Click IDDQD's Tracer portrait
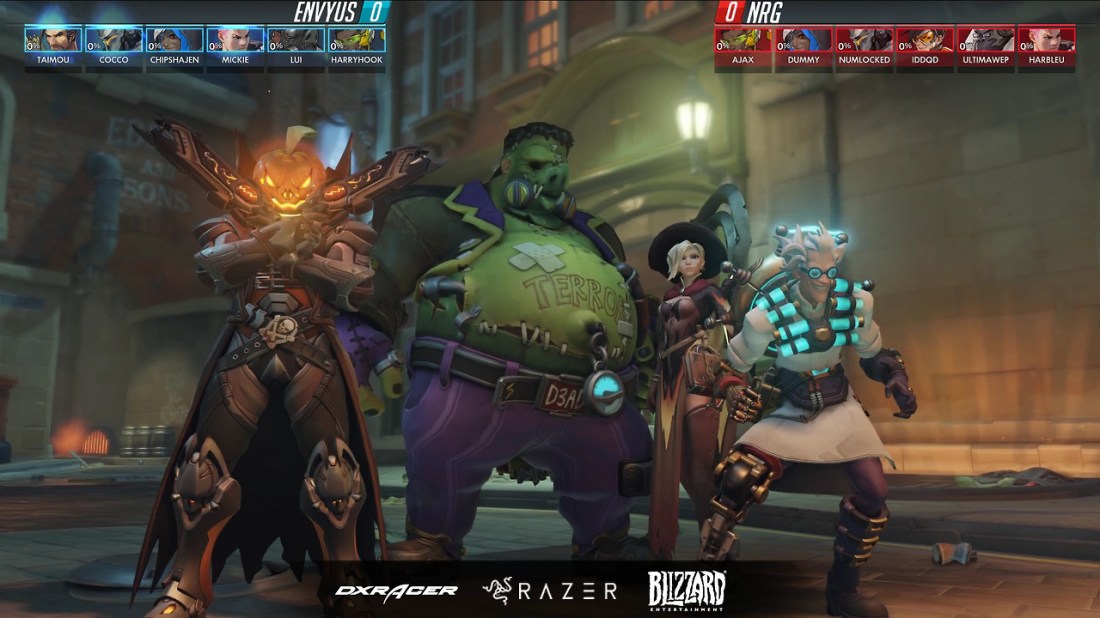1100x618 pixels. pyautogui.click(x=925, y=40)
